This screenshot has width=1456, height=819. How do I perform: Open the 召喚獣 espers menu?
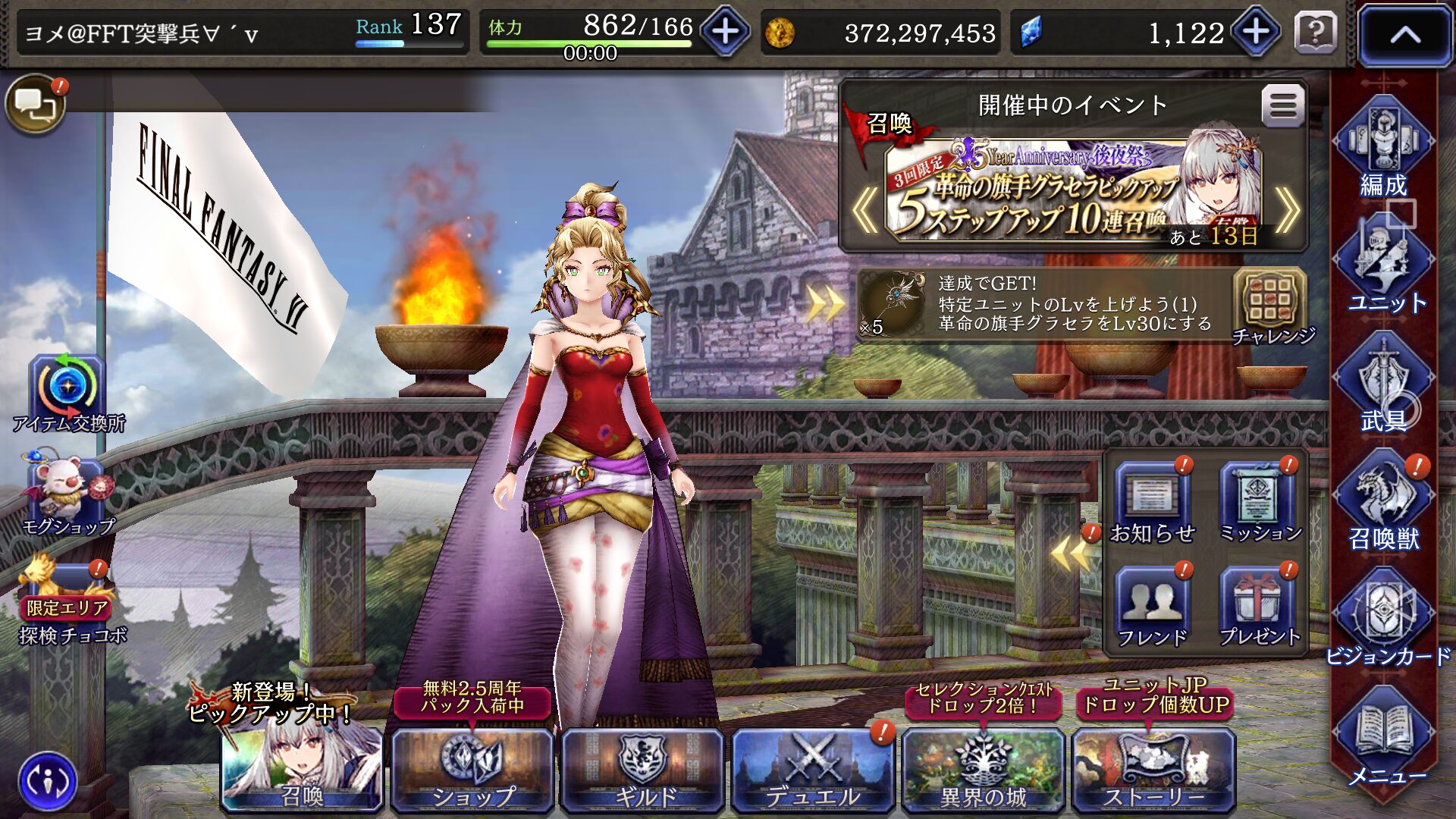point(1383,500)
